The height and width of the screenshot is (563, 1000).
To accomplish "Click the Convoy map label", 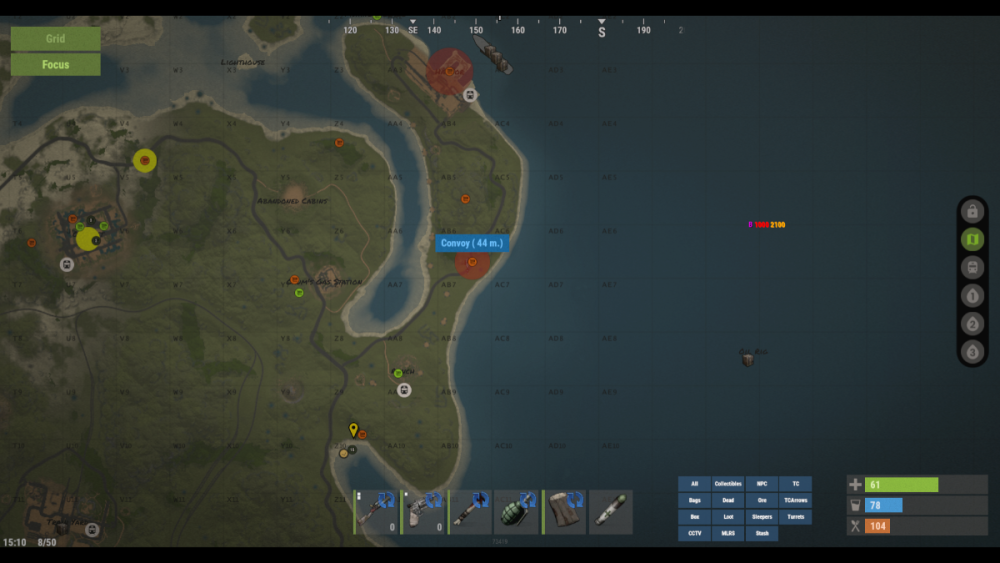I will click(x=473, y=243).
